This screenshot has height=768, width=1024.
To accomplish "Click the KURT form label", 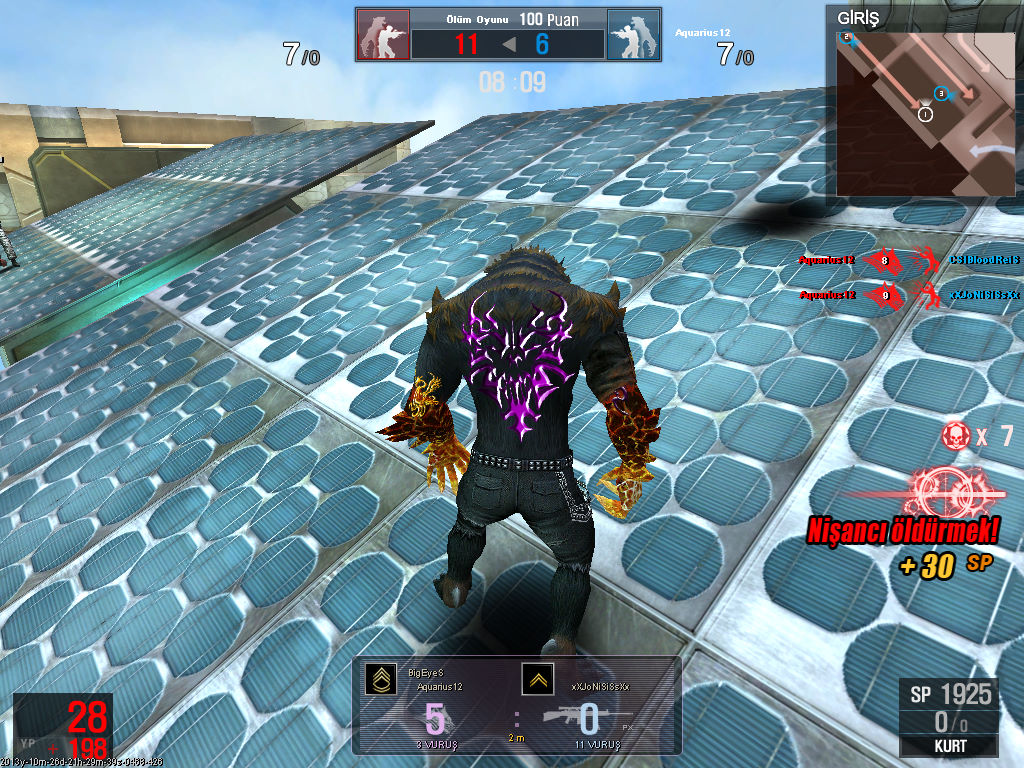I will (948, 746).
